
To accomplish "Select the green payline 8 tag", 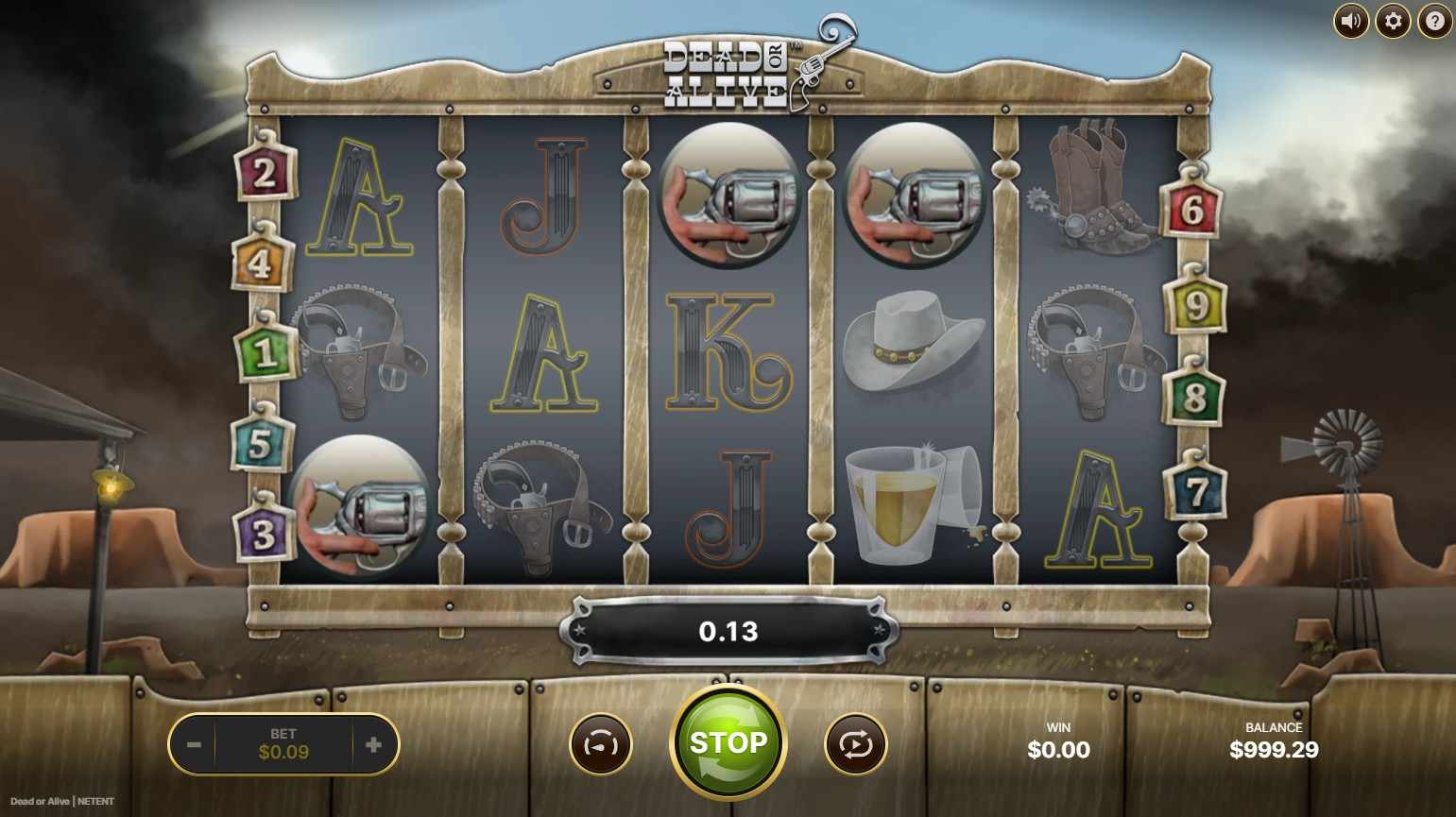I will [x=1194, y=398].
